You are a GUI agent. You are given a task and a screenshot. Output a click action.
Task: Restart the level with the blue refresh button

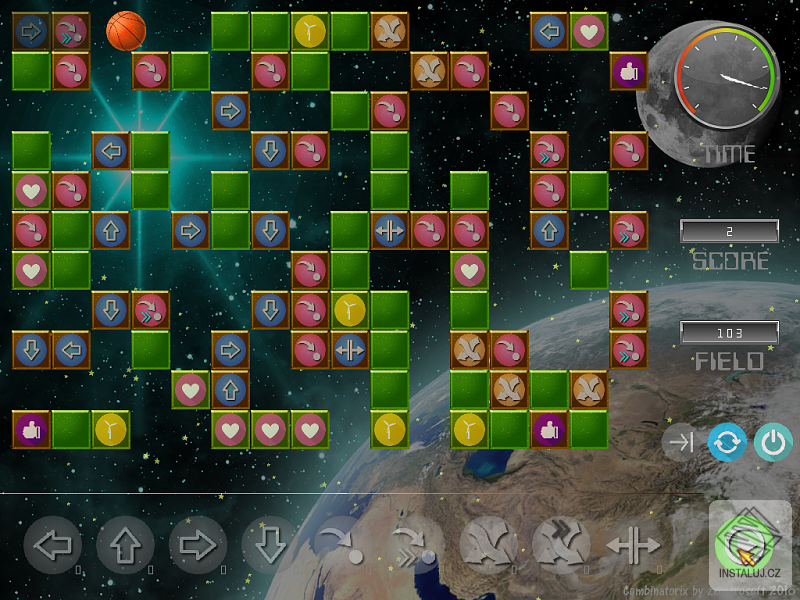727,443
